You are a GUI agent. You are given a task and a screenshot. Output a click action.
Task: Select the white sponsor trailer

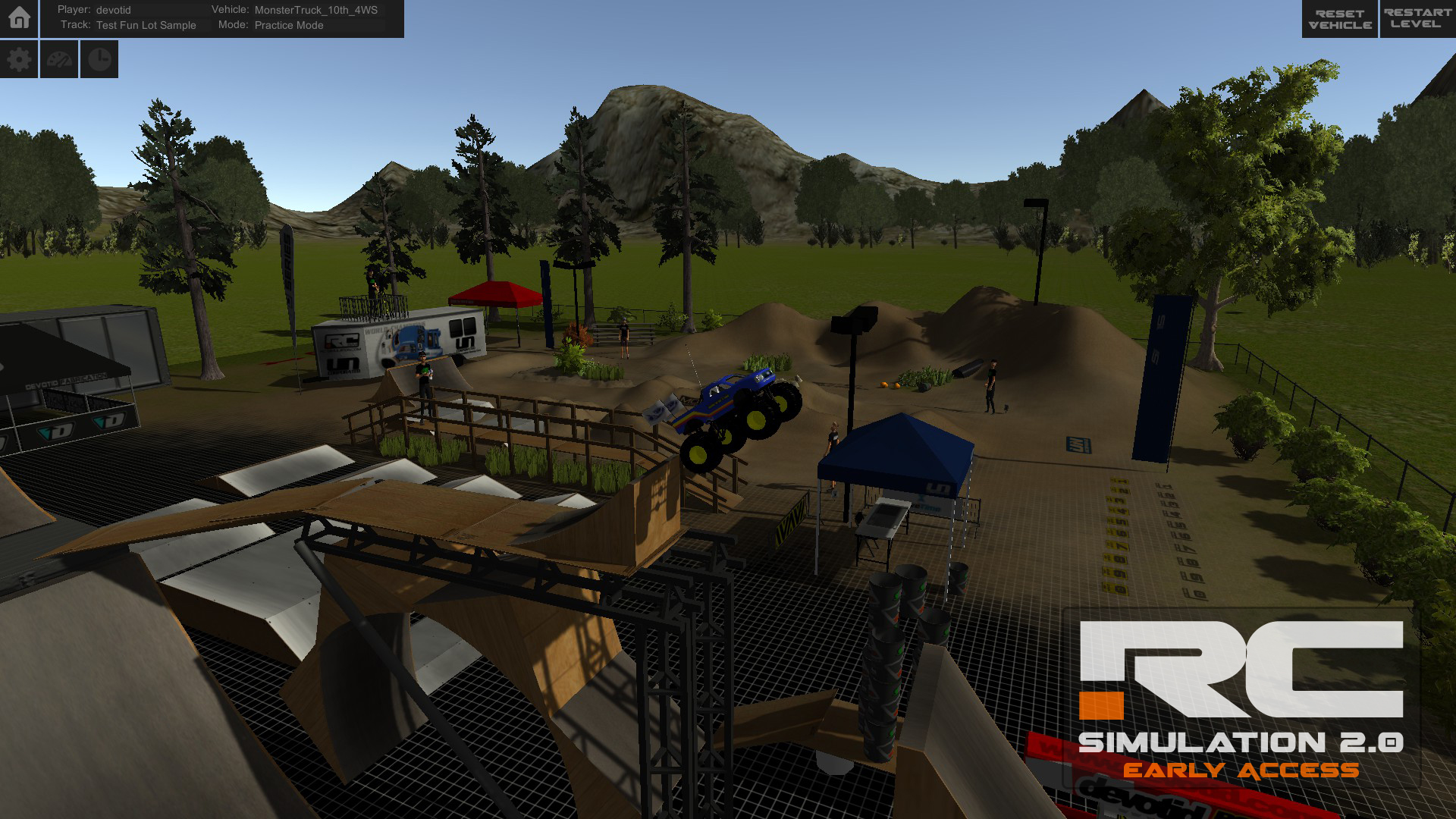coord(398,341)
